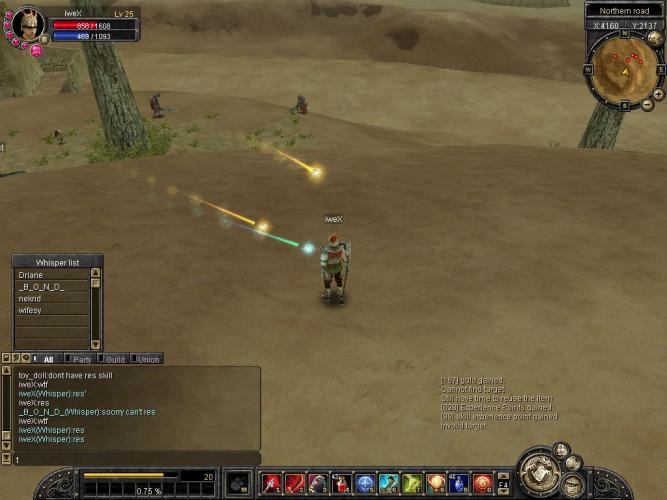Select the bomb icon slot left of hotbar
The height and width of the screenshot is (500, 667).
click(x=238, y=484)
